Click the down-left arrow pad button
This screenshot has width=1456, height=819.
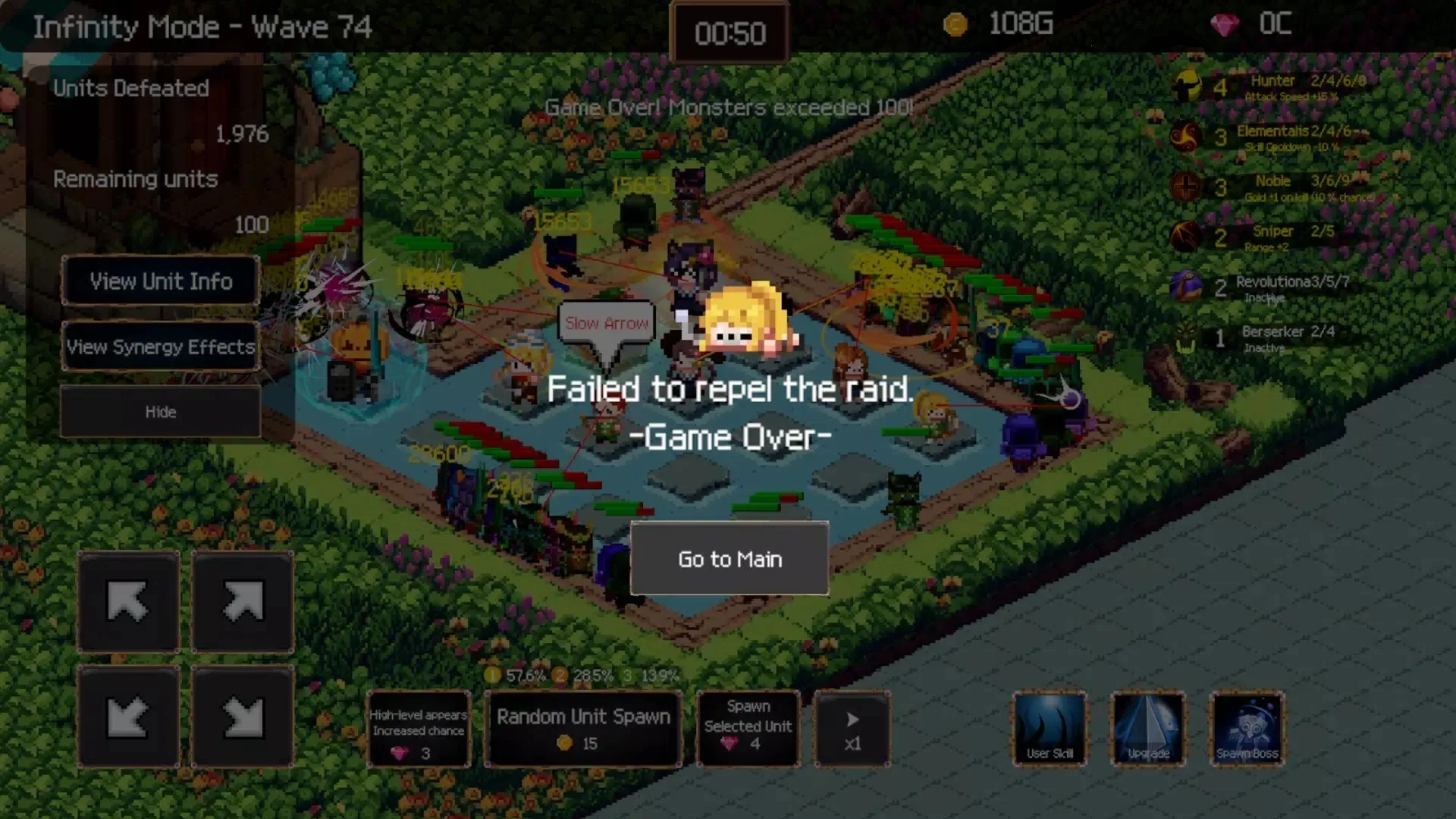click(x=128, y=717)
